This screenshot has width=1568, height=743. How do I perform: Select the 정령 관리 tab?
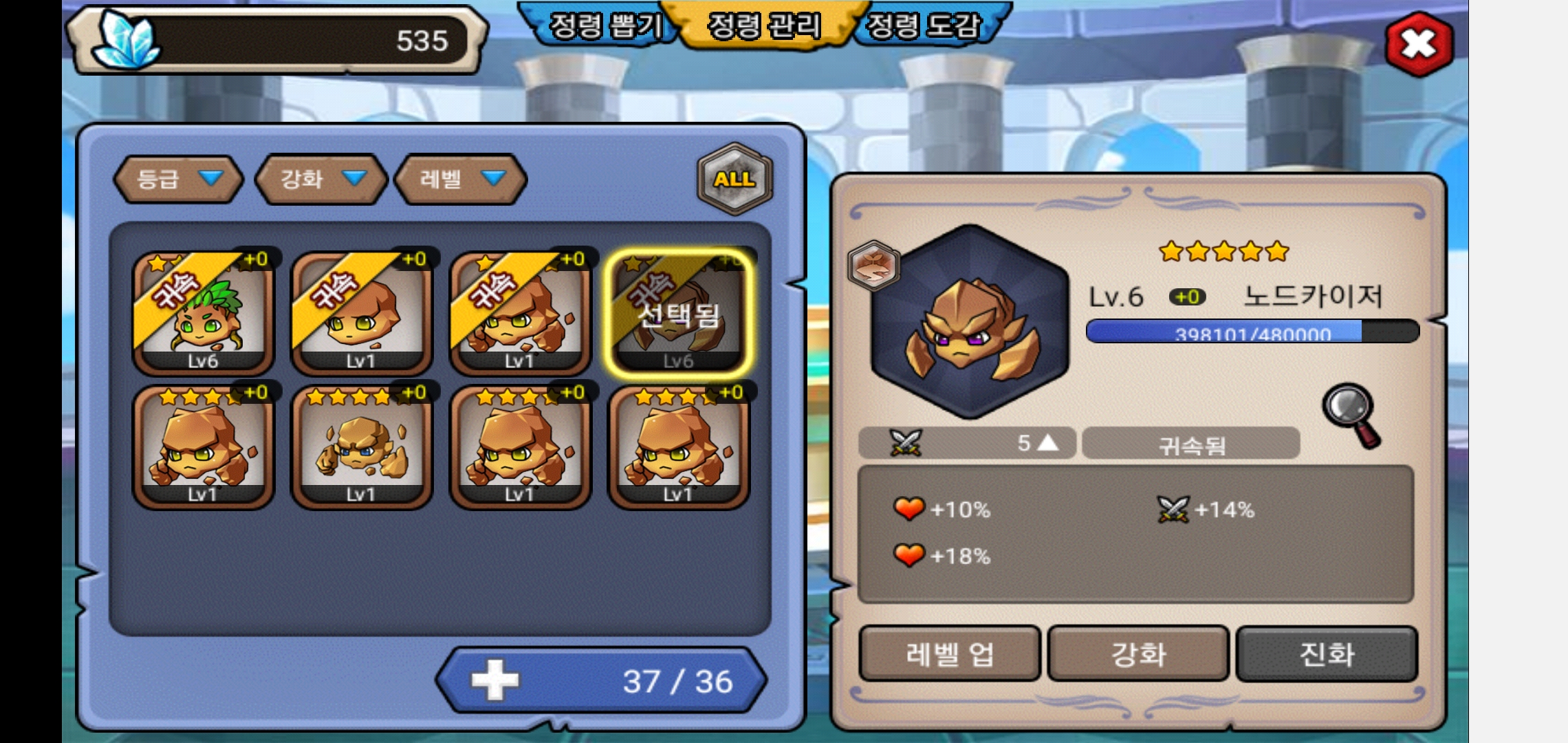click(764, 26)
